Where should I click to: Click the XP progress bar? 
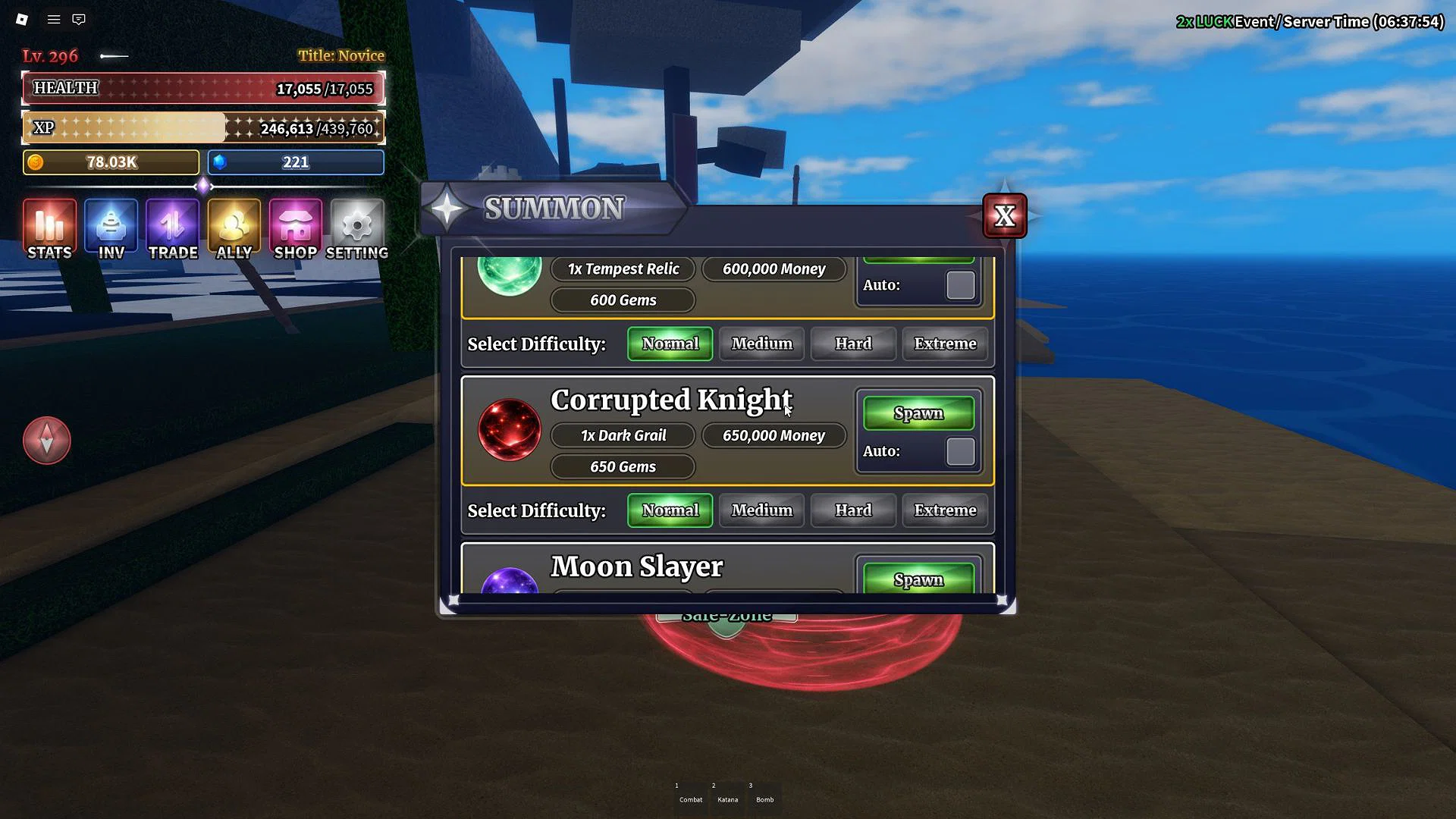(x=202, y=127)
